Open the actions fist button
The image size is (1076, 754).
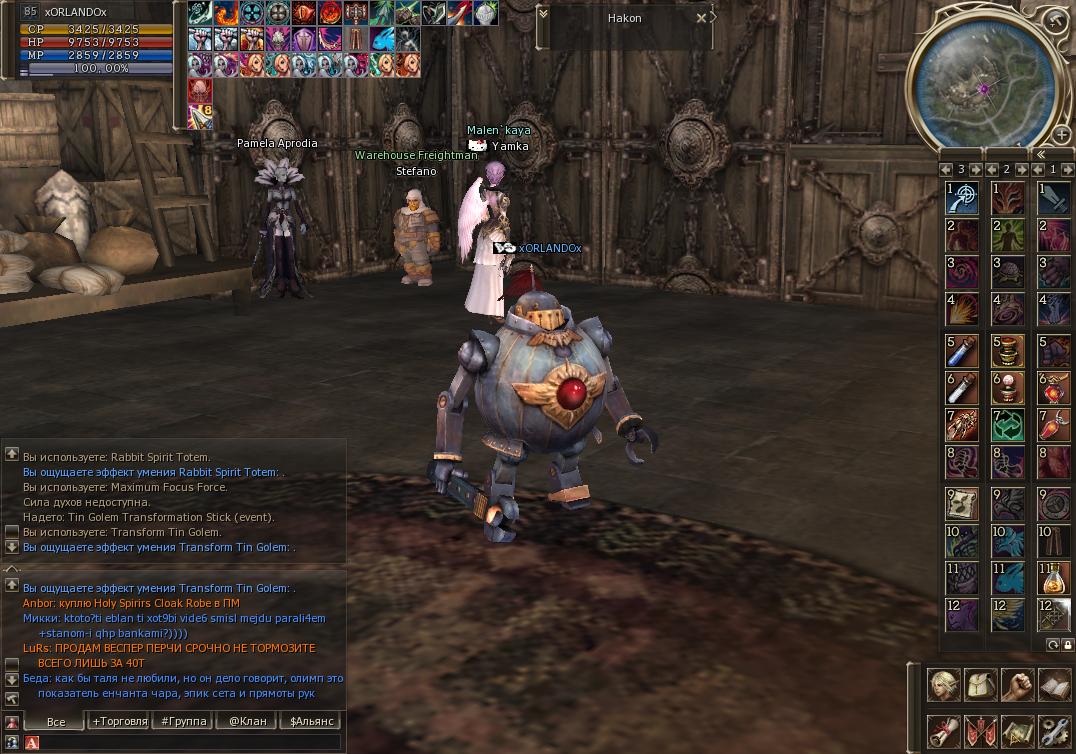tap(1017, 685)
